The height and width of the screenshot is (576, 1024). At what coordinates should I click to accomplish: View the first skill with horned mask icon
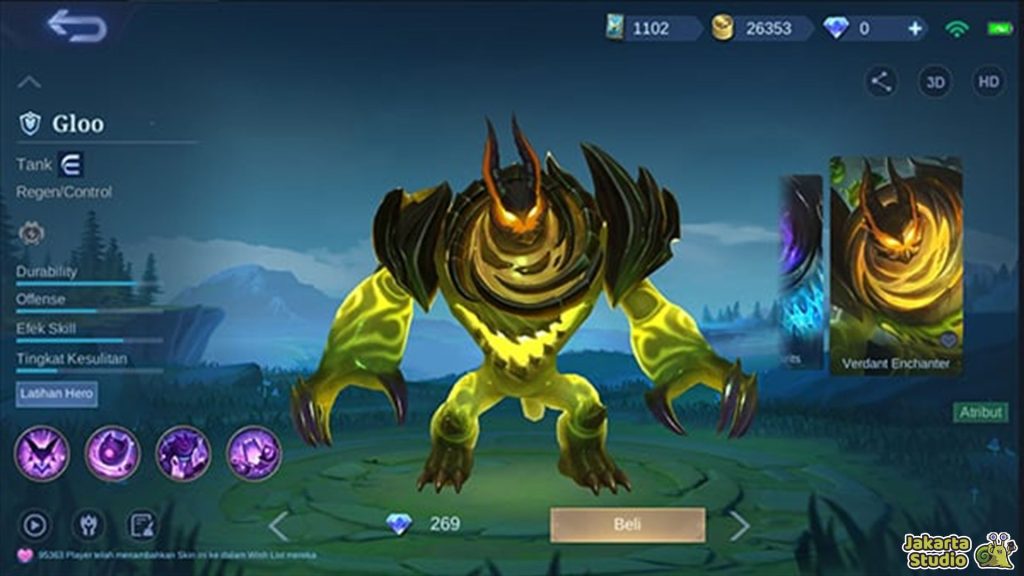point(42,453)
